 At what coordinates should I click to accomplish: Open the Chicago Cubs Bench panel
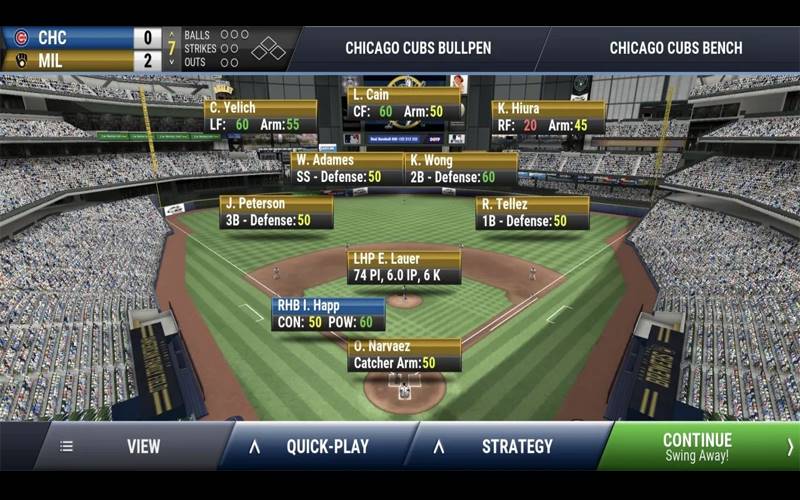pyautogui.click(x=676, y=48)
